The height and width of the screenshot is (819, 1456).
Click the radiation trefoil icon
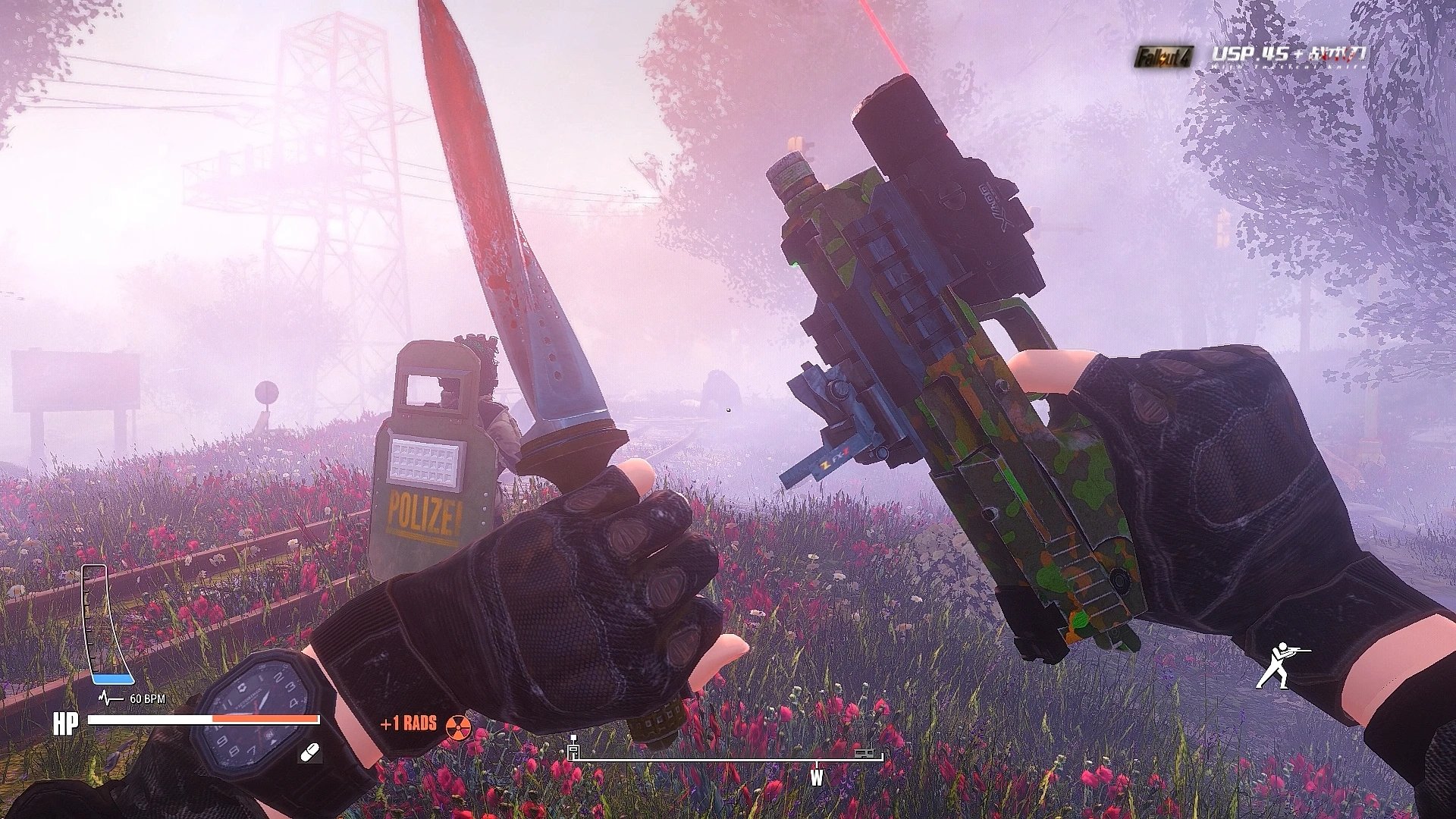point(458,726)
